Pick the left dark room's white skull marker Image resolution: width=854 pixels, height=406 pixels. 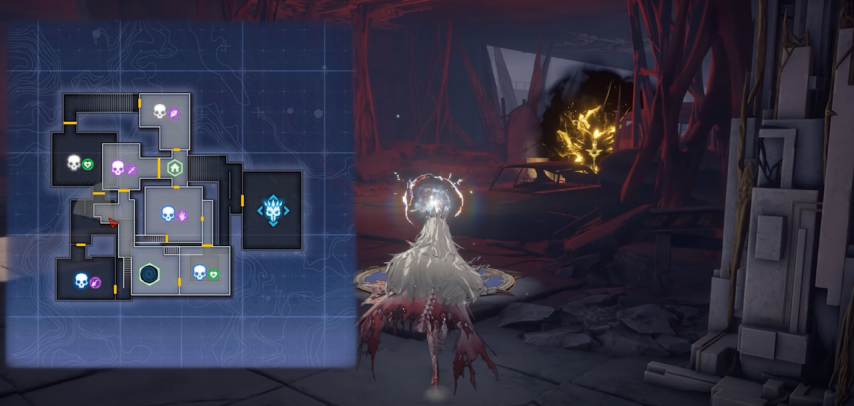pyautogui.click(x=73, y=162)
